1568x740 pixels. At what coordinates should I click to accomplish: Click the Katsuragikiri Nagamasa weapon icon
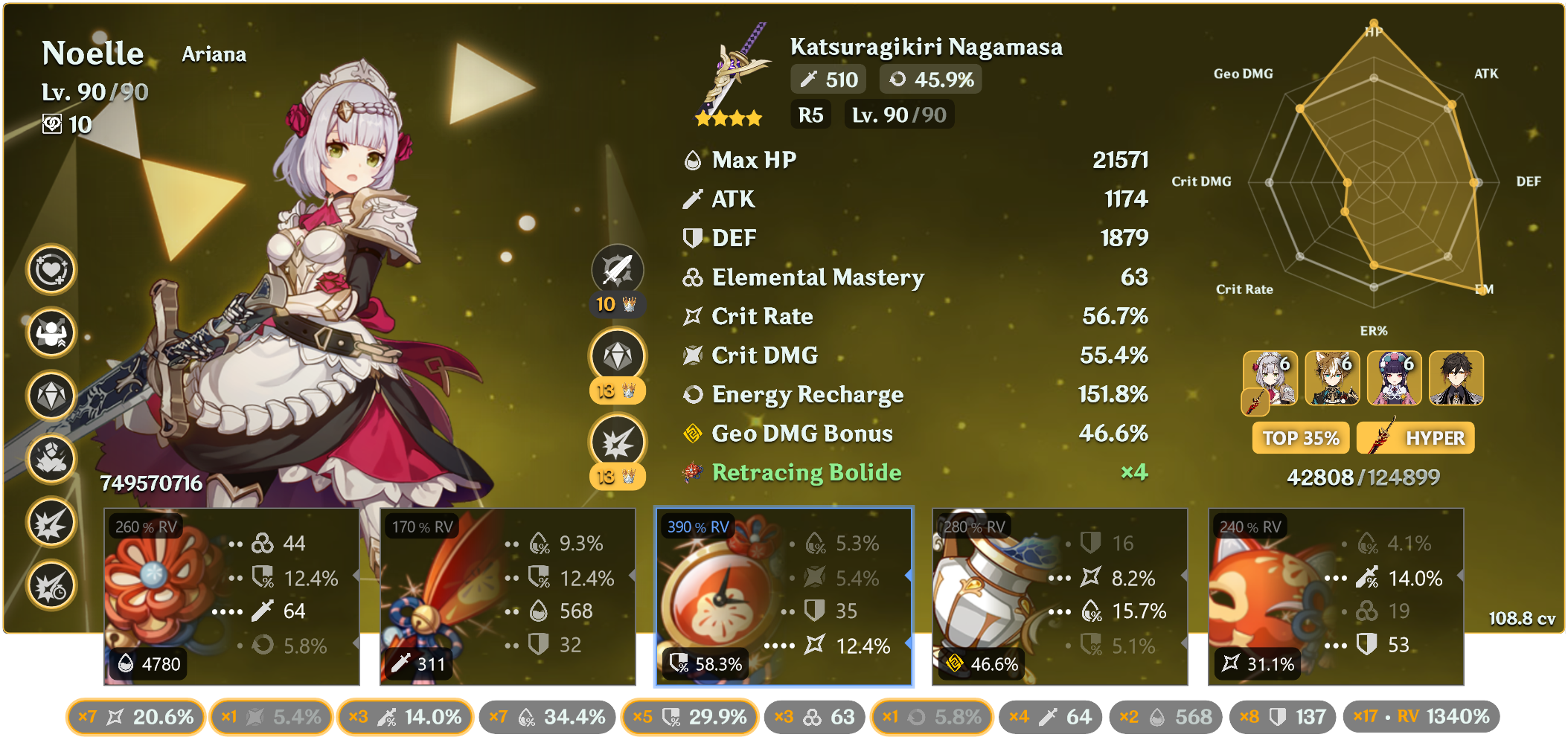pyautogui.click(x=733, y=74)
